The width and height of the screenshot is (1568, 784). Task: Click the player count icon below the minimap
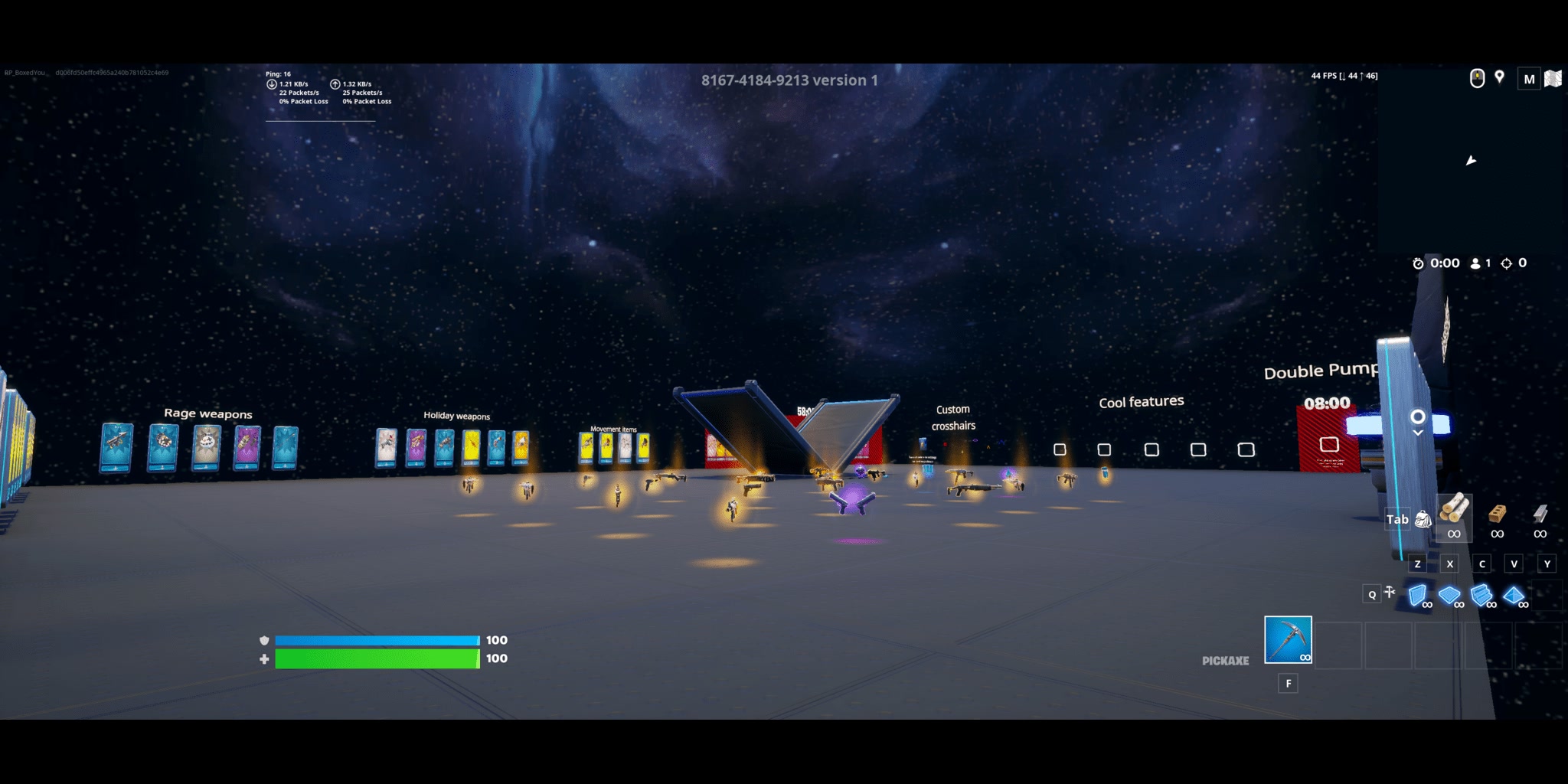click(x=1474, y=263)
